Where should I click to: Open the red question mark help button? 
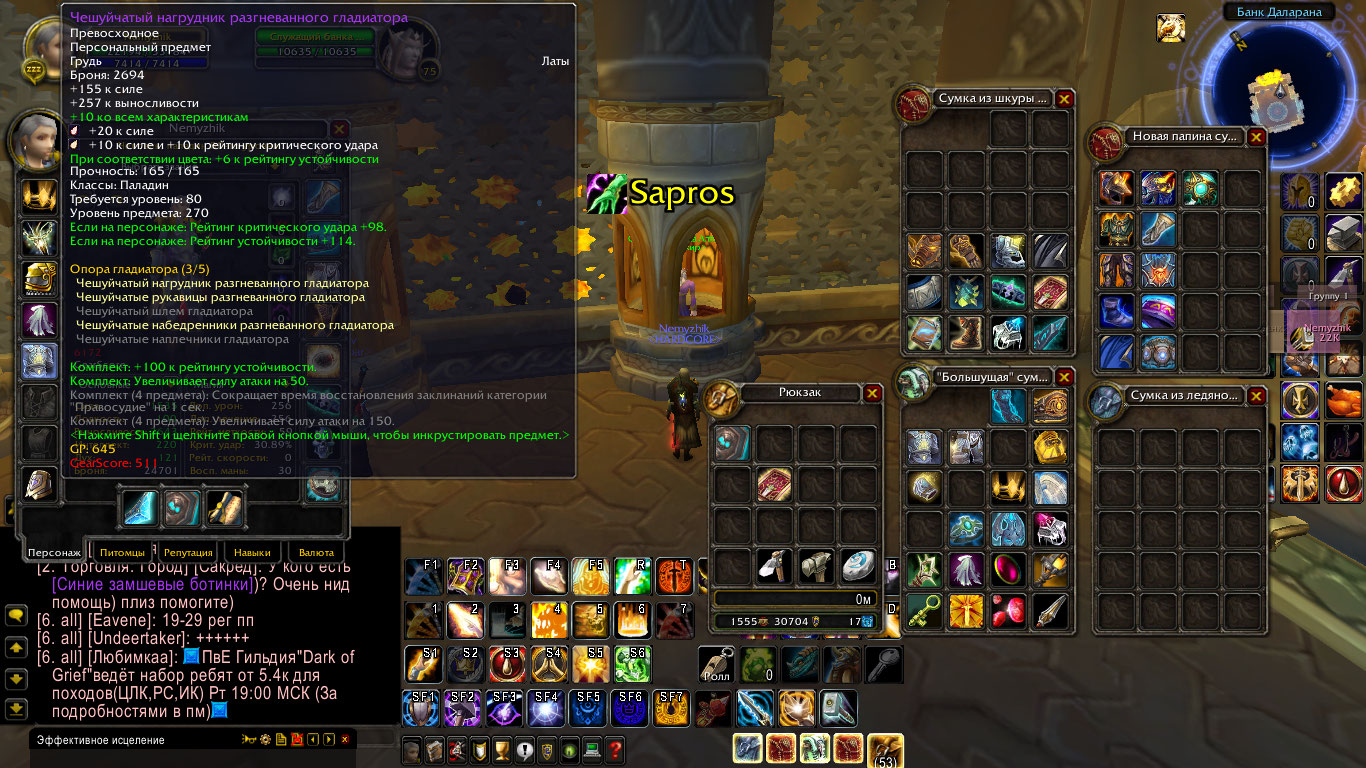[x=615, y=749]
